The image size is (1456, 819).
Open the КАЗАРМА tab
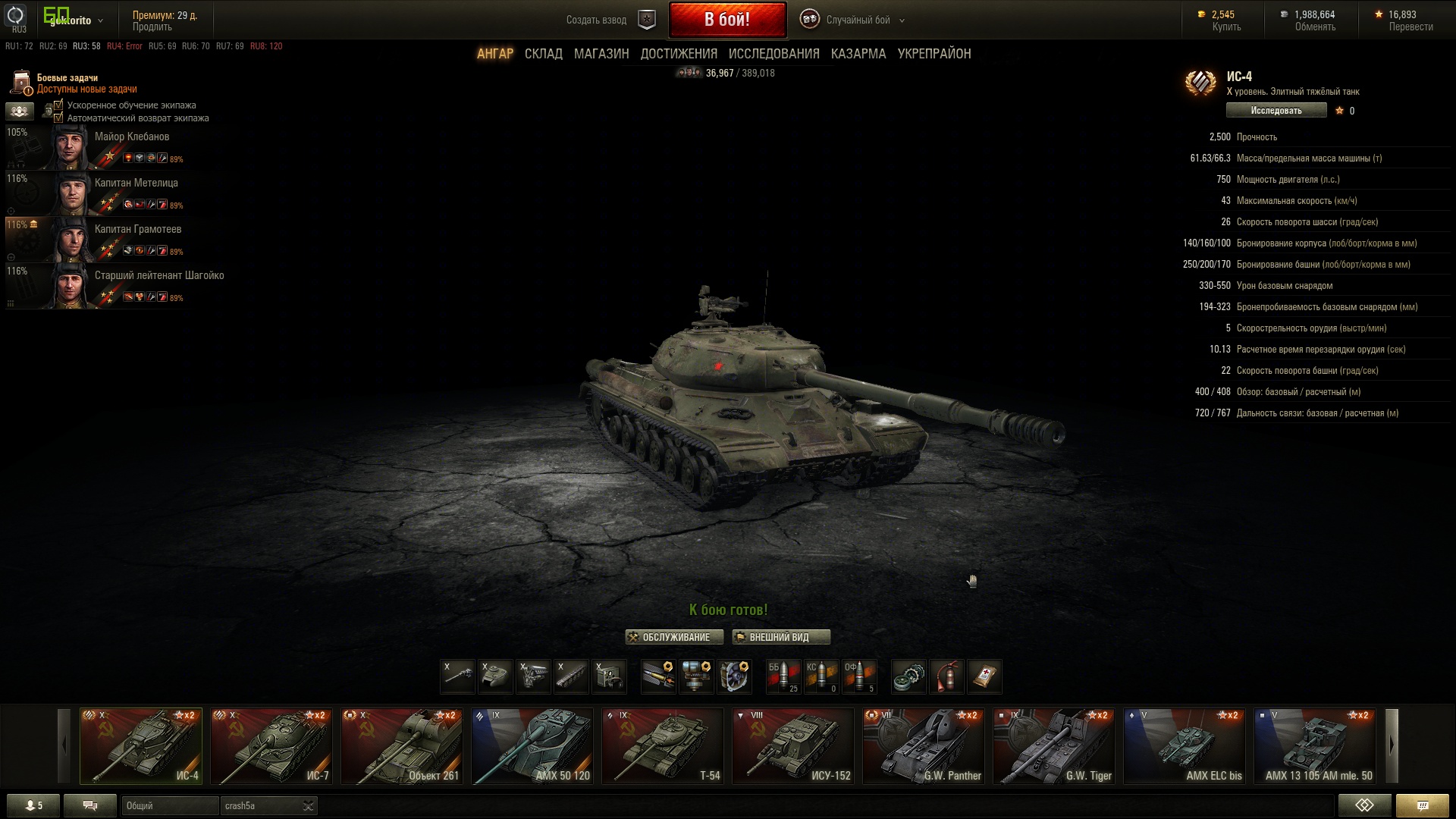click(858, 54)
